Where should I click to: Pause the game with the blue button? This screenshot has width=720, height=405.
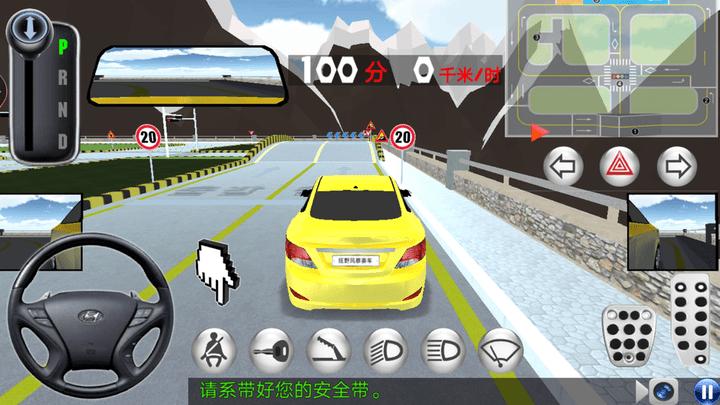pyautogui.click(x=704, y=390)
